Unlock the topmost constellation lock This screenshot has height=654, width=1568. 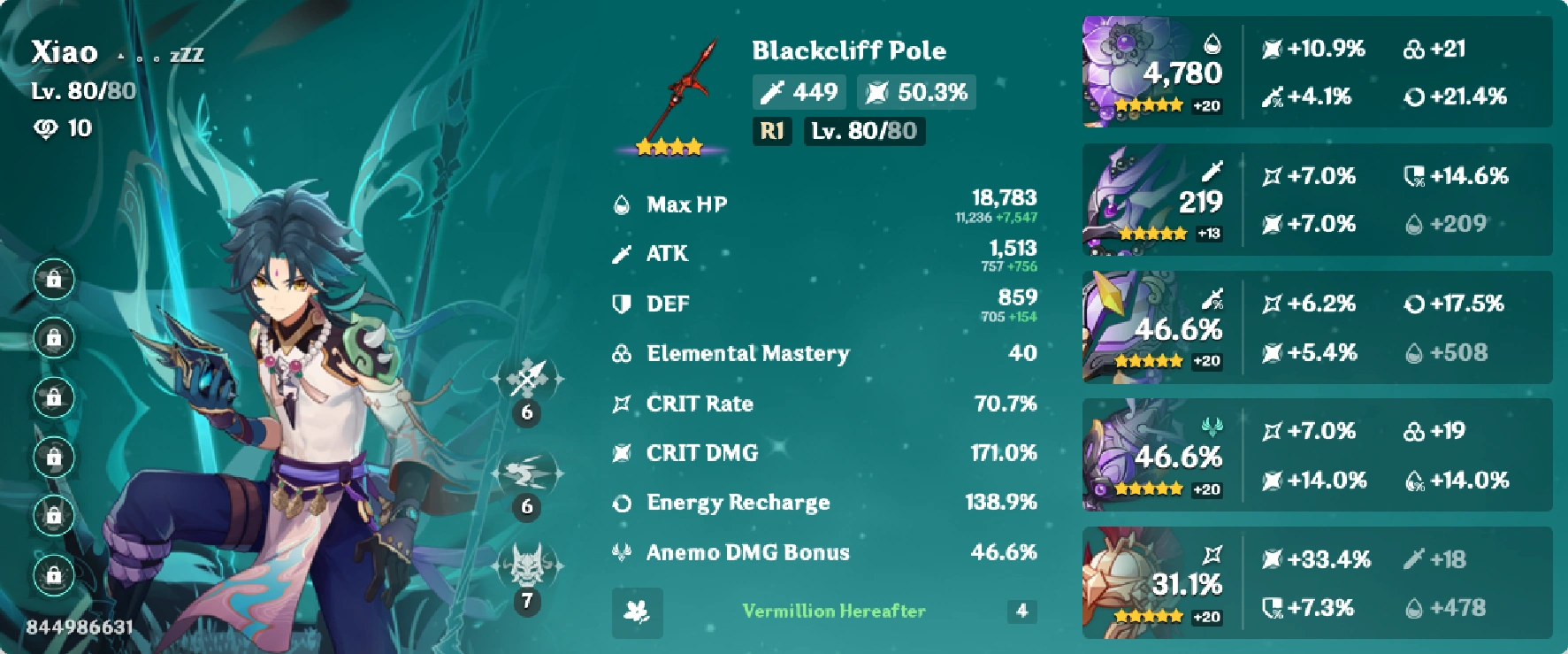click(x=55, y=280)
